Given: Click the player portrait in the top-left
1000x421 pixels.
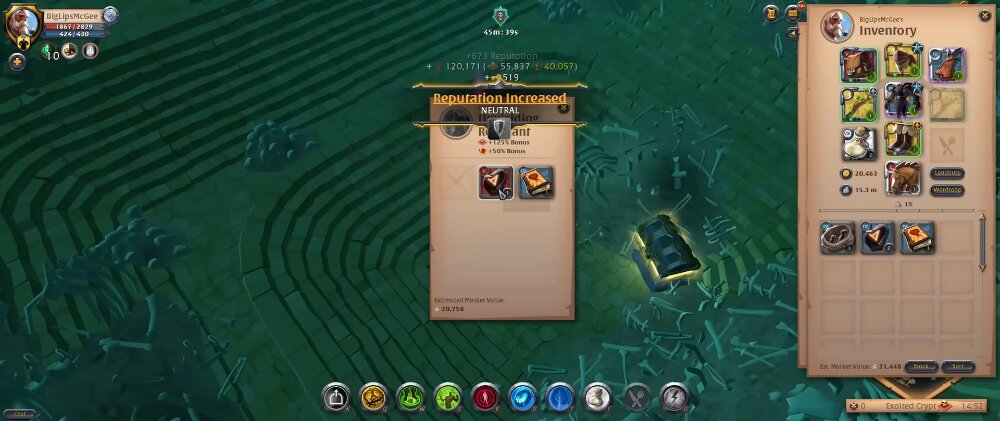Looking at the screenshot, I should tap(22, 25).
